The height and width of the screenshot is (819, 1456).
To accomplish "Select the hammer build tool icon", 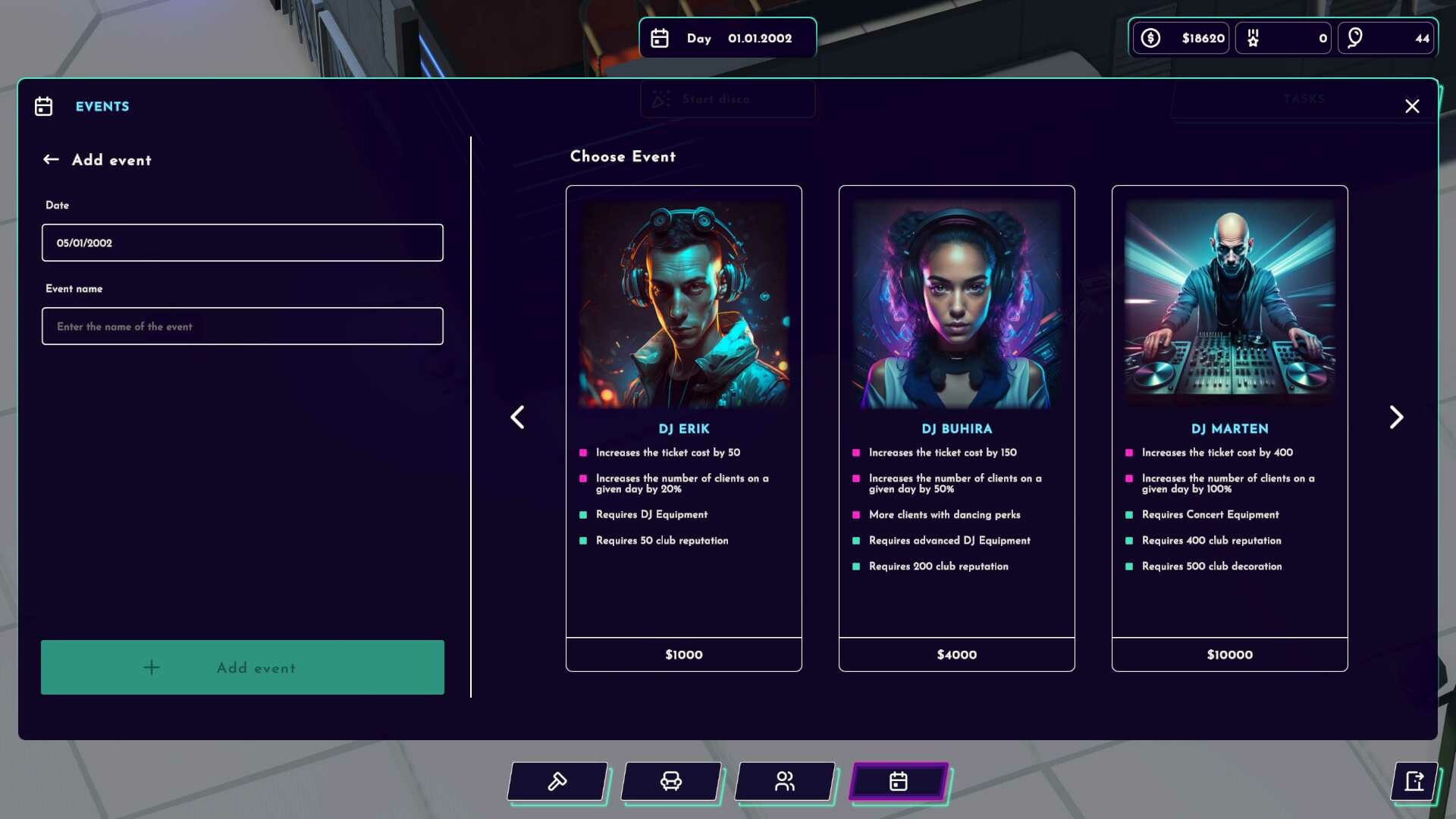I will [557, 782].
